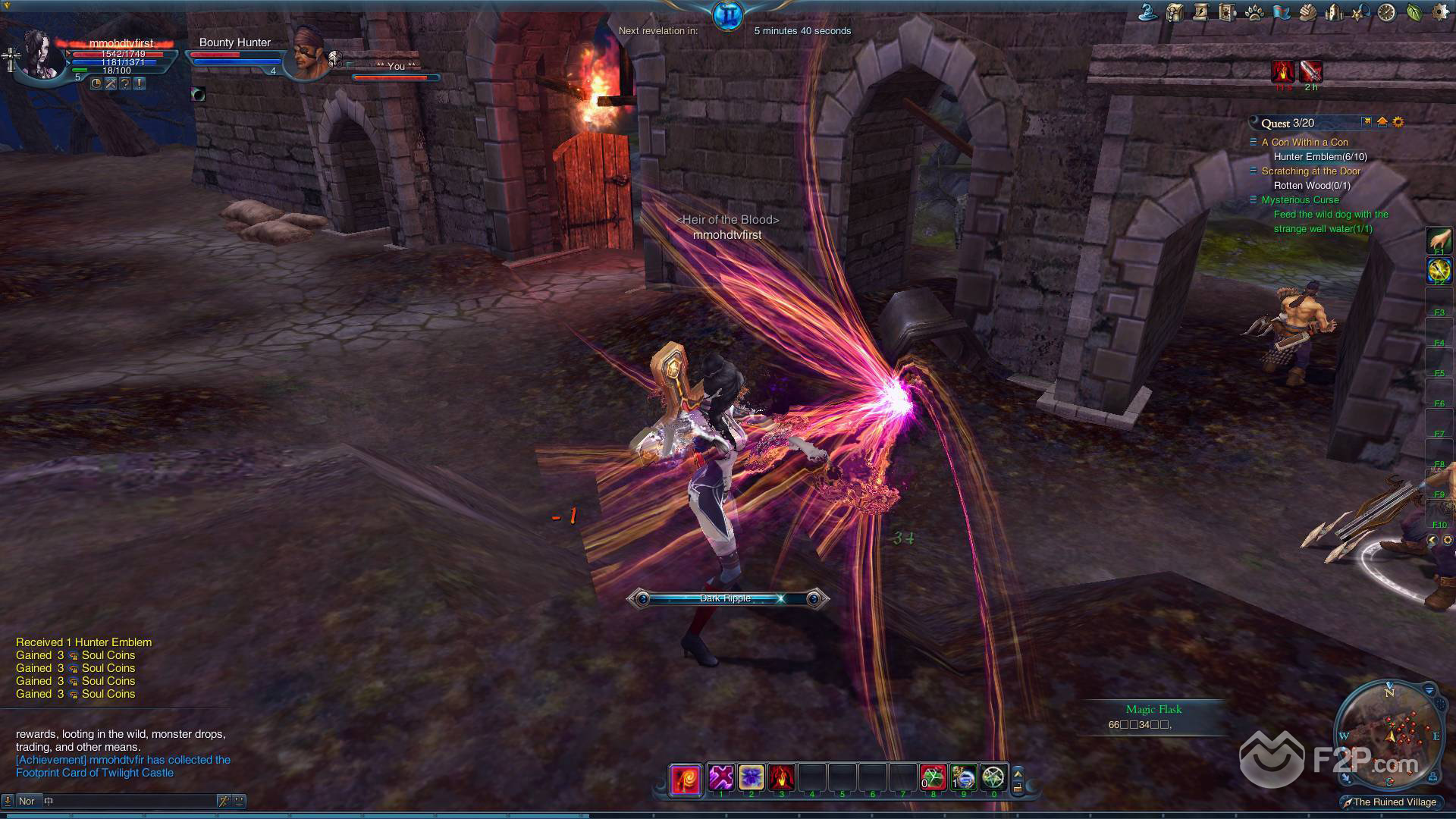This screenshot has width=1456, height=819.
Task: Click The Ruined Village location label
Action: [1394, 802]
